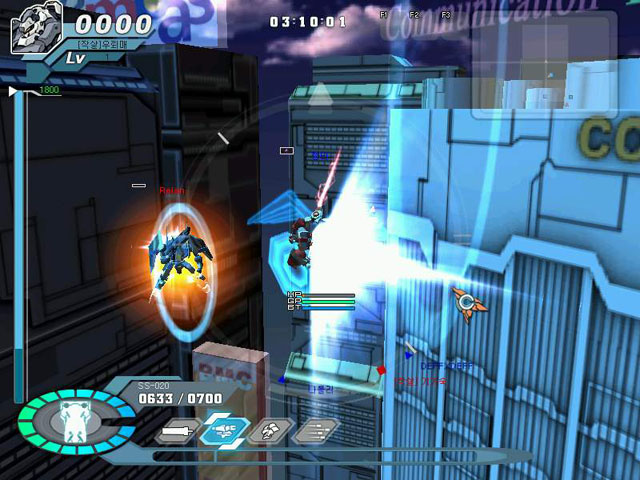Switch to the claw-shaped third weapon slot
This screenshot has width=640, height=480.
(x=268, y=431)
